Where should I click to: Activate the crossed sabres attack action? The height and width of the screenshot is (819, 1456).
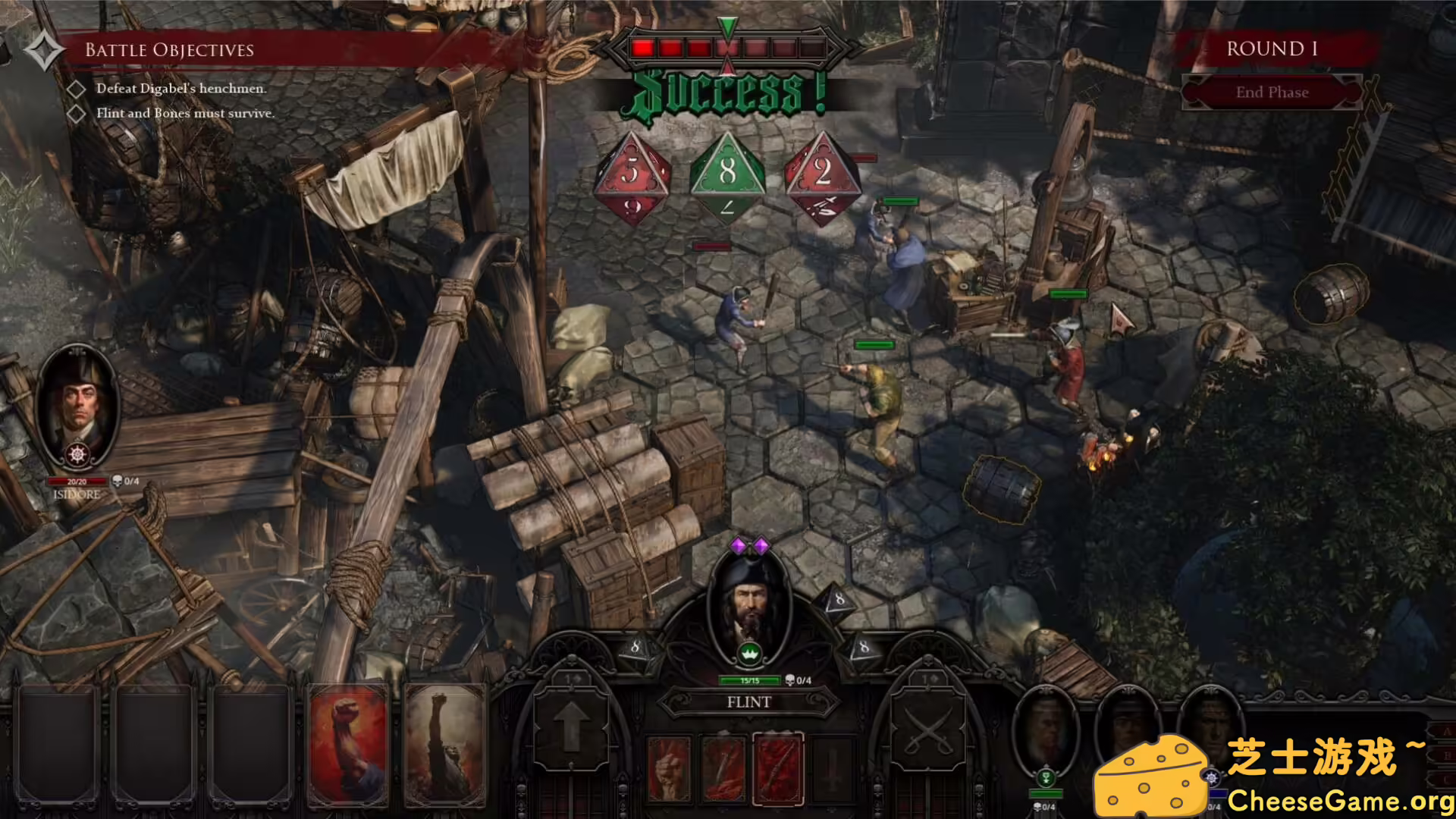point(927,728)
